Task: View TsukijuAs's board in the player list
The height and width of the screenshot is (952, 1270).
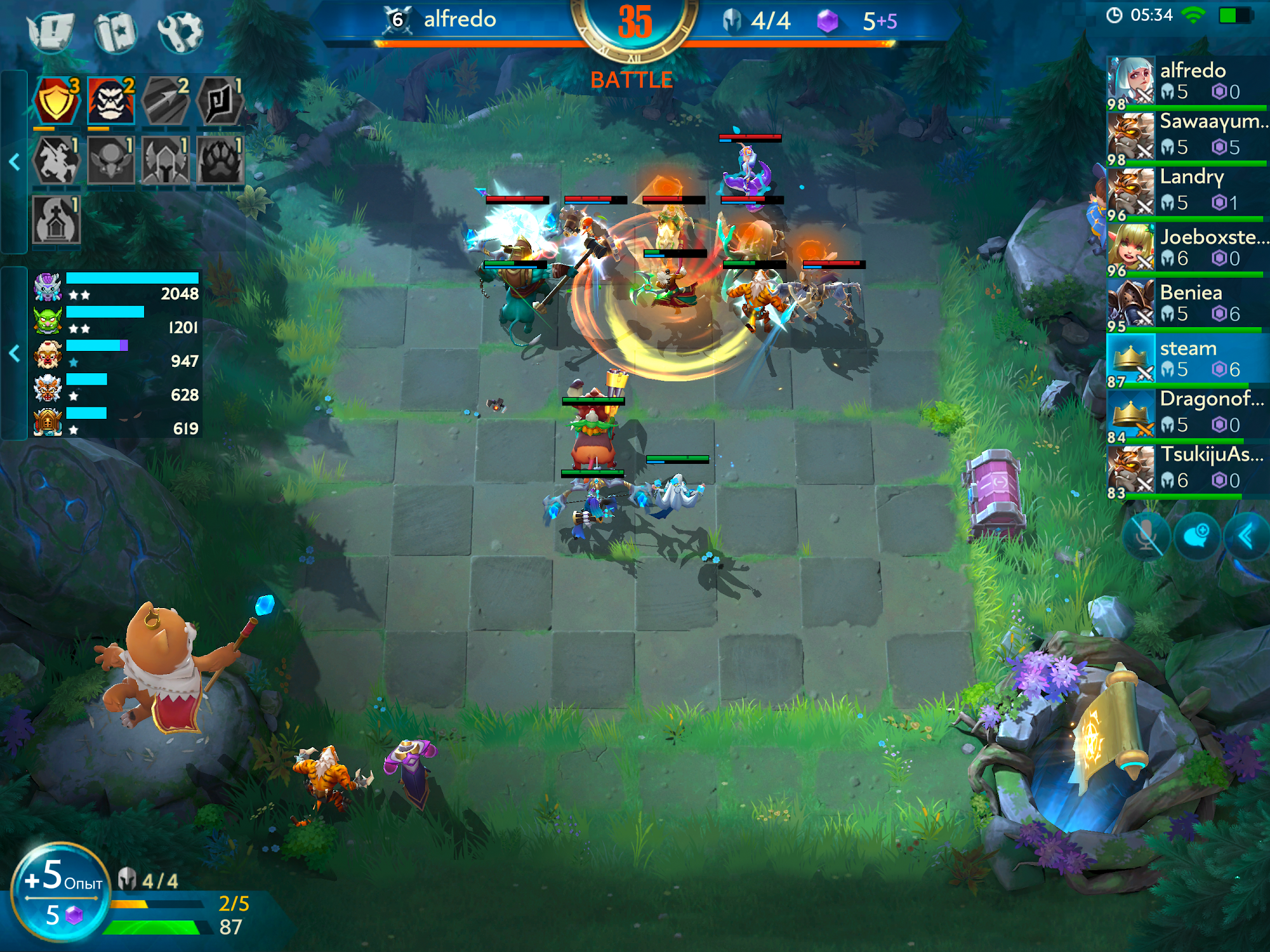Action: [1187, 469]
